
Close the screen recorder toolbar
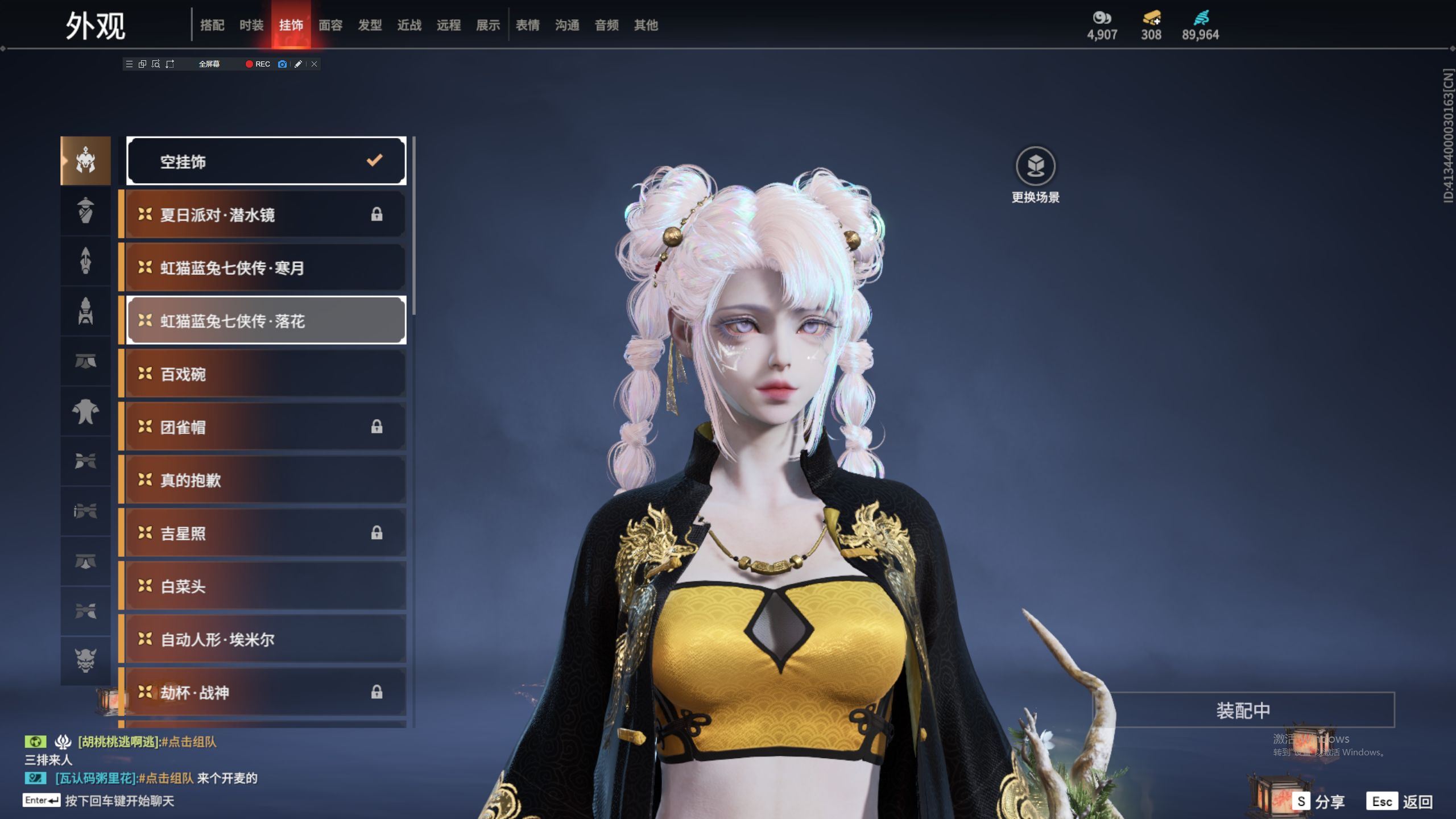coord(314,64)
